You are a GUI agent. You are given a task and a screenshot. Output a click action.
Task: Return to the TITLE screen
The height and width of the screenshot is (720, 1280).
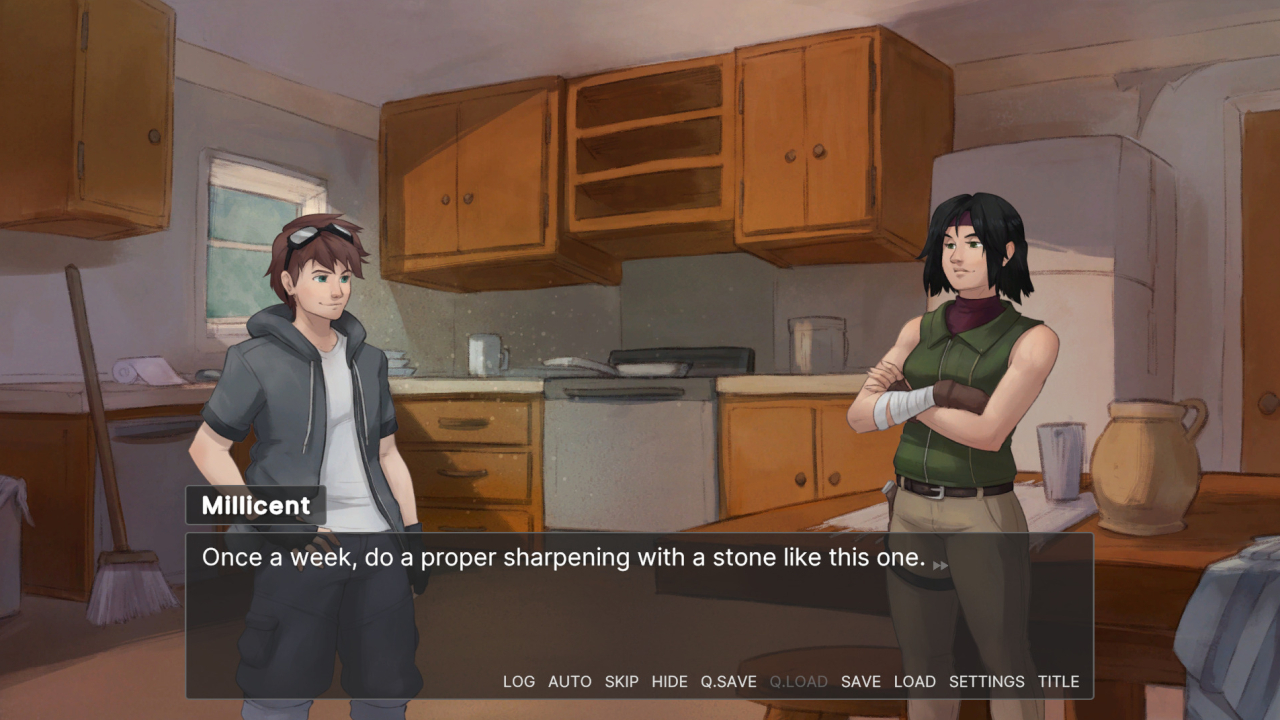pos(1058,682)
